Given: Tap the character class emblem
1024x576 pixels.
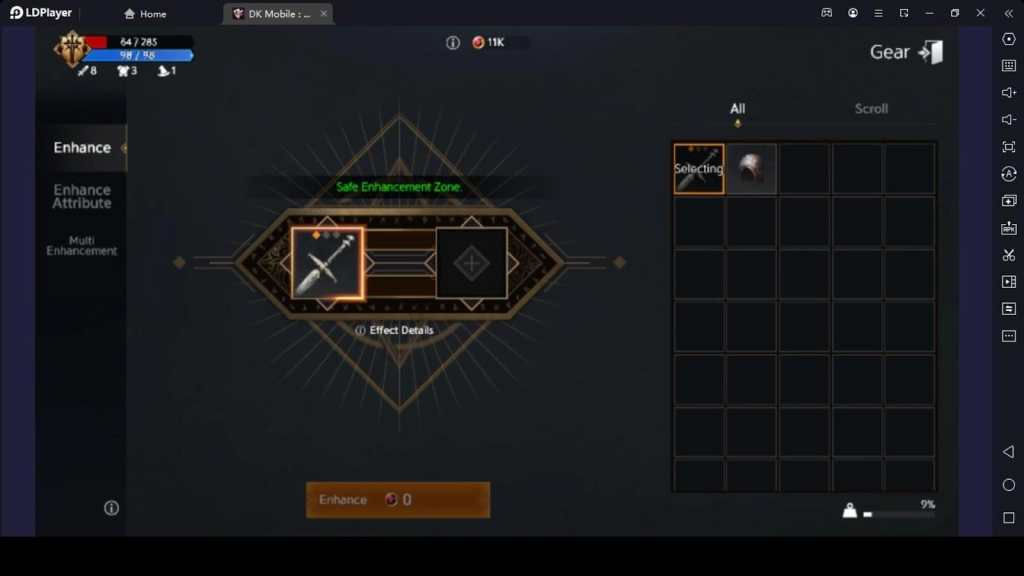Looking at the screenshot, I should tap(72, 48).
